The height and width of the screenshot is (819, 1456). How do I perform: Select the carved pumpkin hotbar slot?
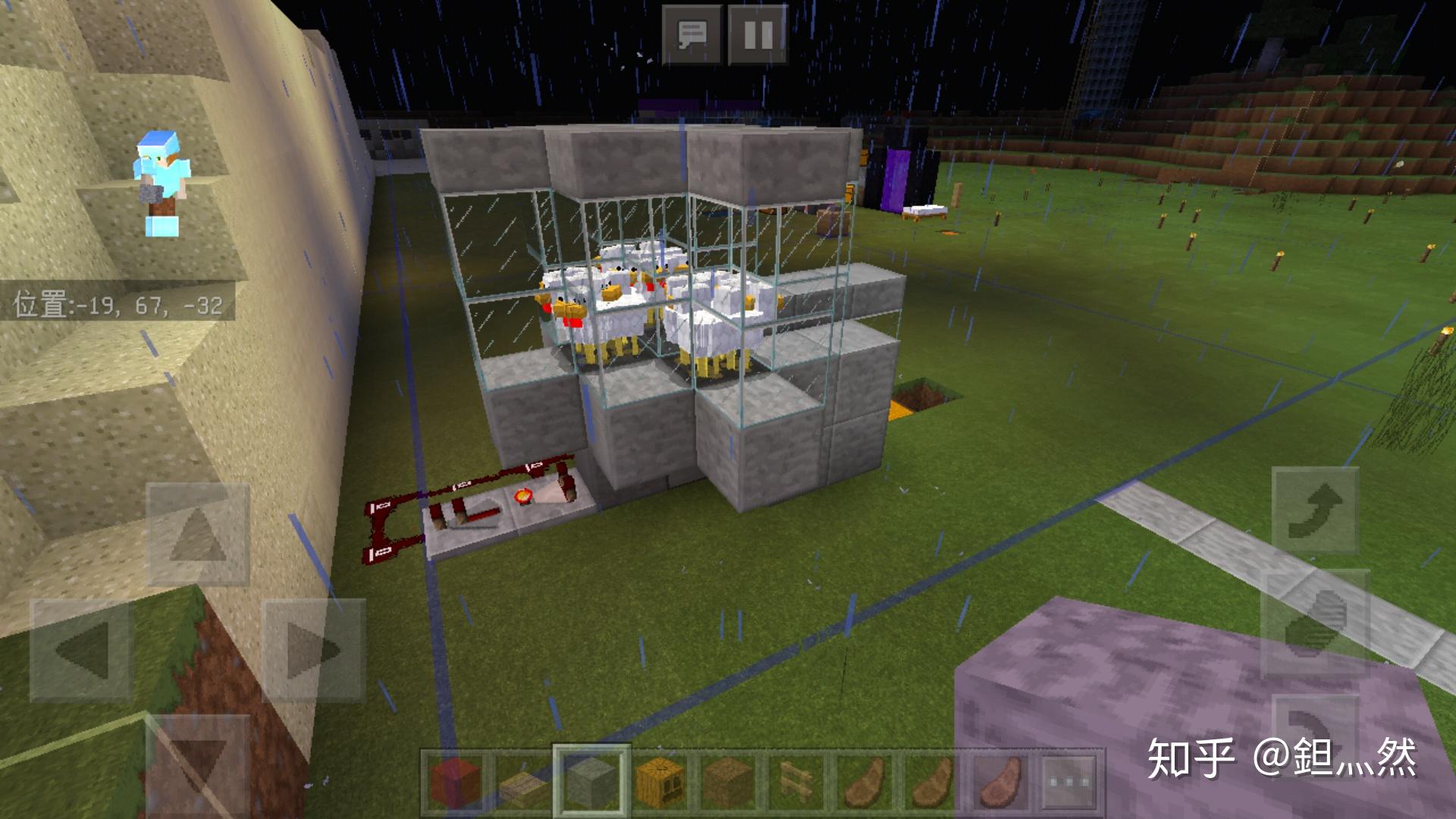pyautogui.click(x=659, y=781)
